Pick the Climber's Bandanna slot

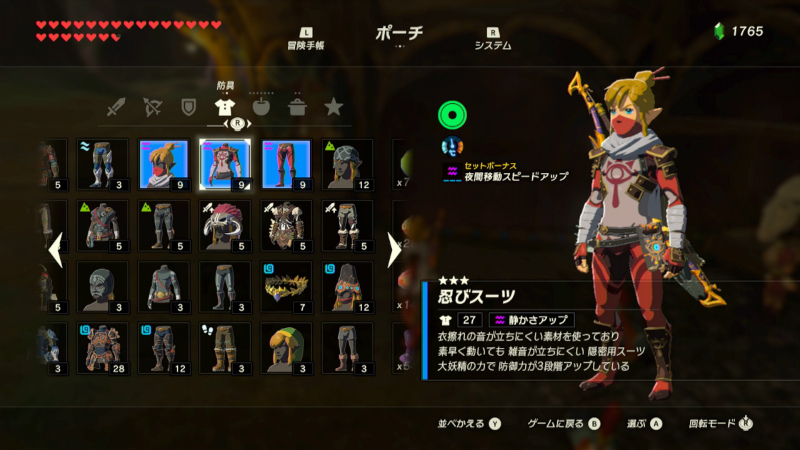pyautogui.click(x=347, y=164)
